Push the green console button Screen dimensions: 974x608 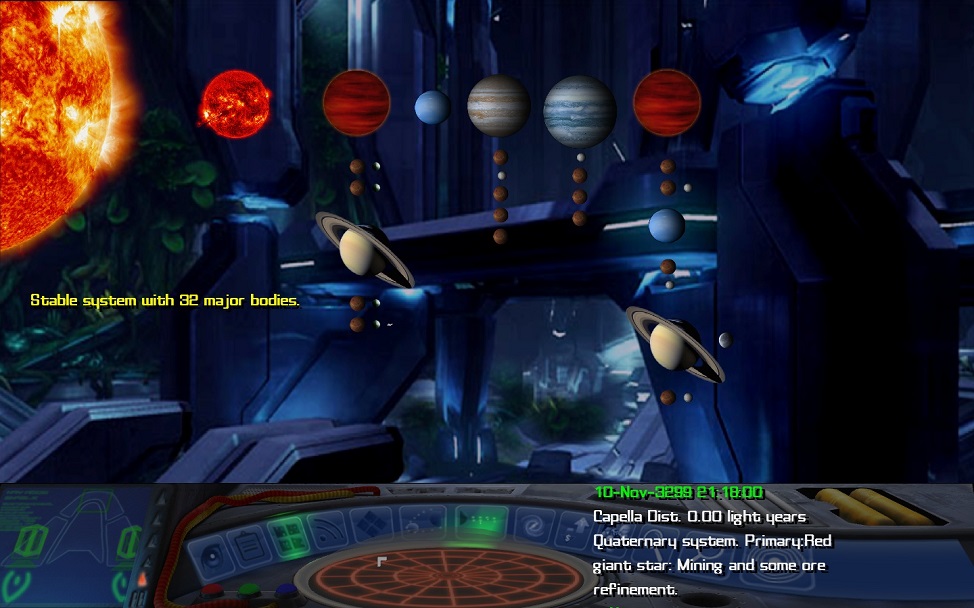point(250,590)
